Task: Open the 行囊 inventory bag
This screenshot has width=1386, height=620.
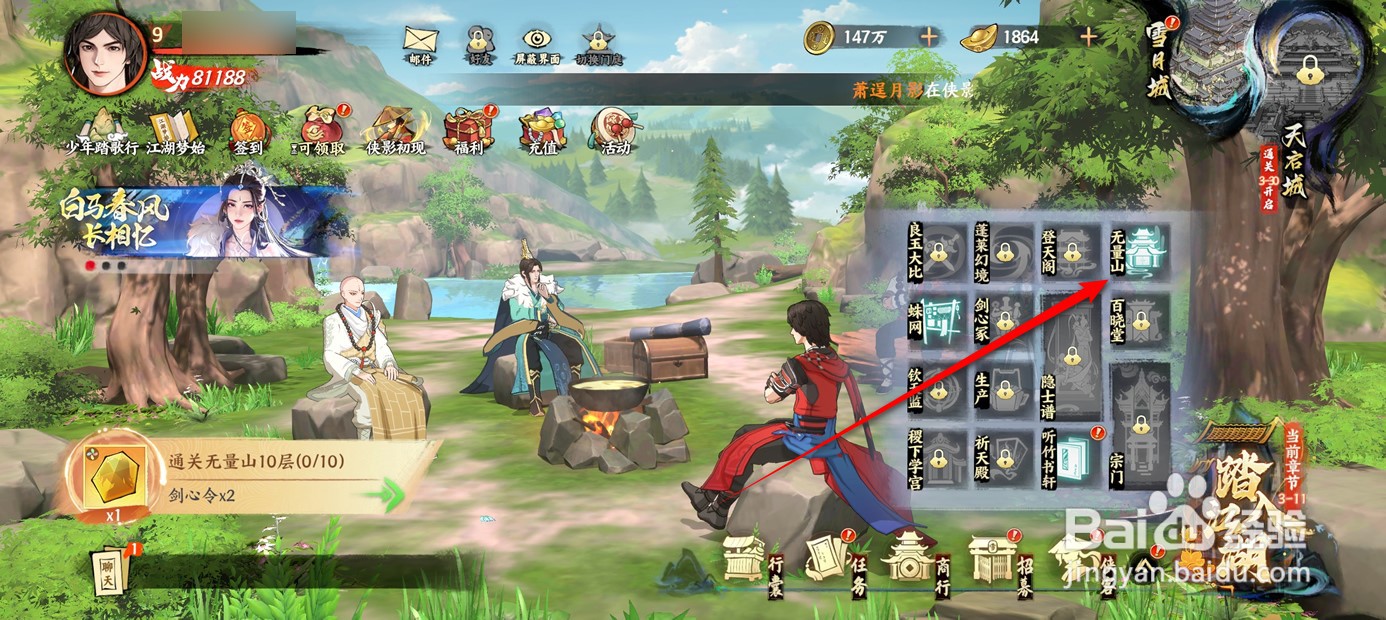Action: click(x=752, y=560)
